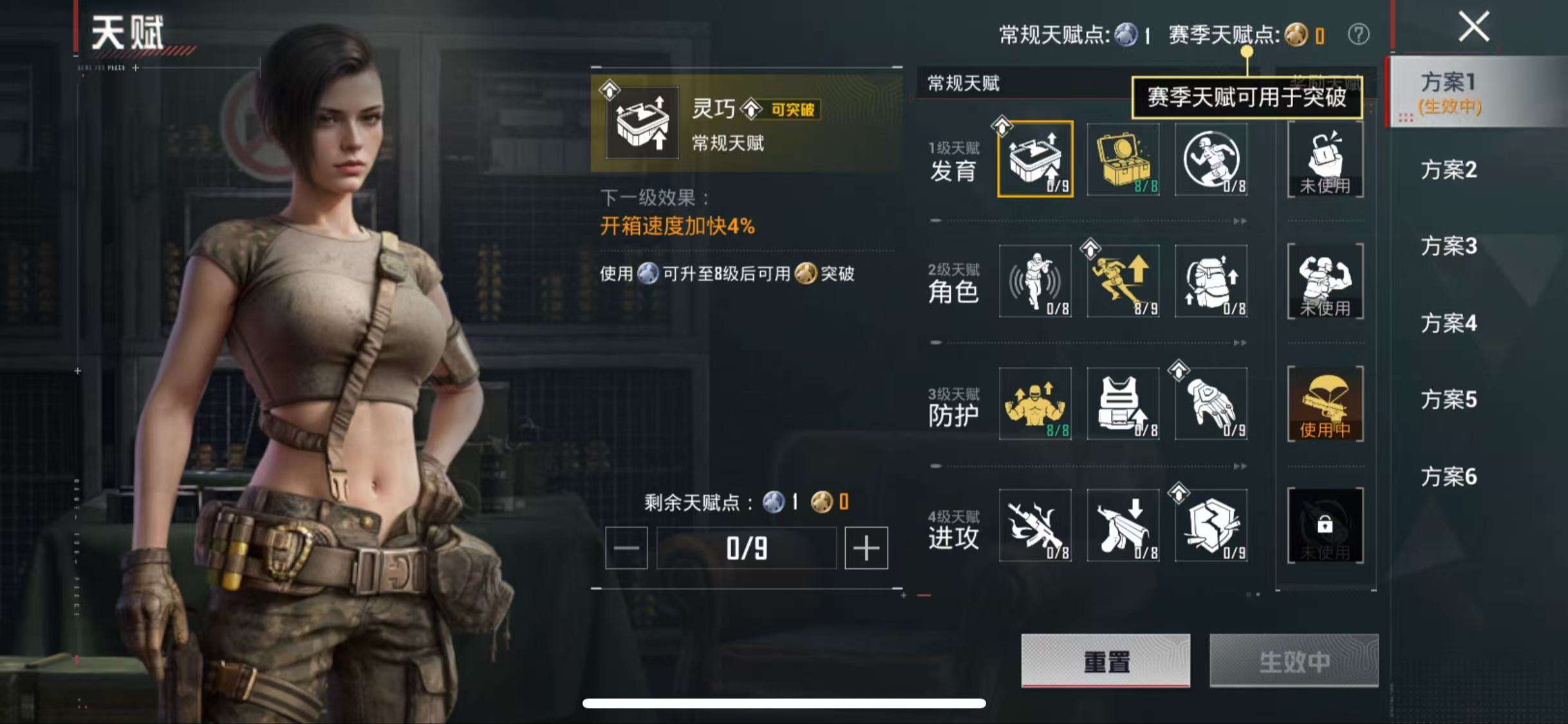Image resolution: width=1568 pixels, height=724 pixels.
Task: Open the running soldier talent in 发育 row
Action: point(1211,160)
